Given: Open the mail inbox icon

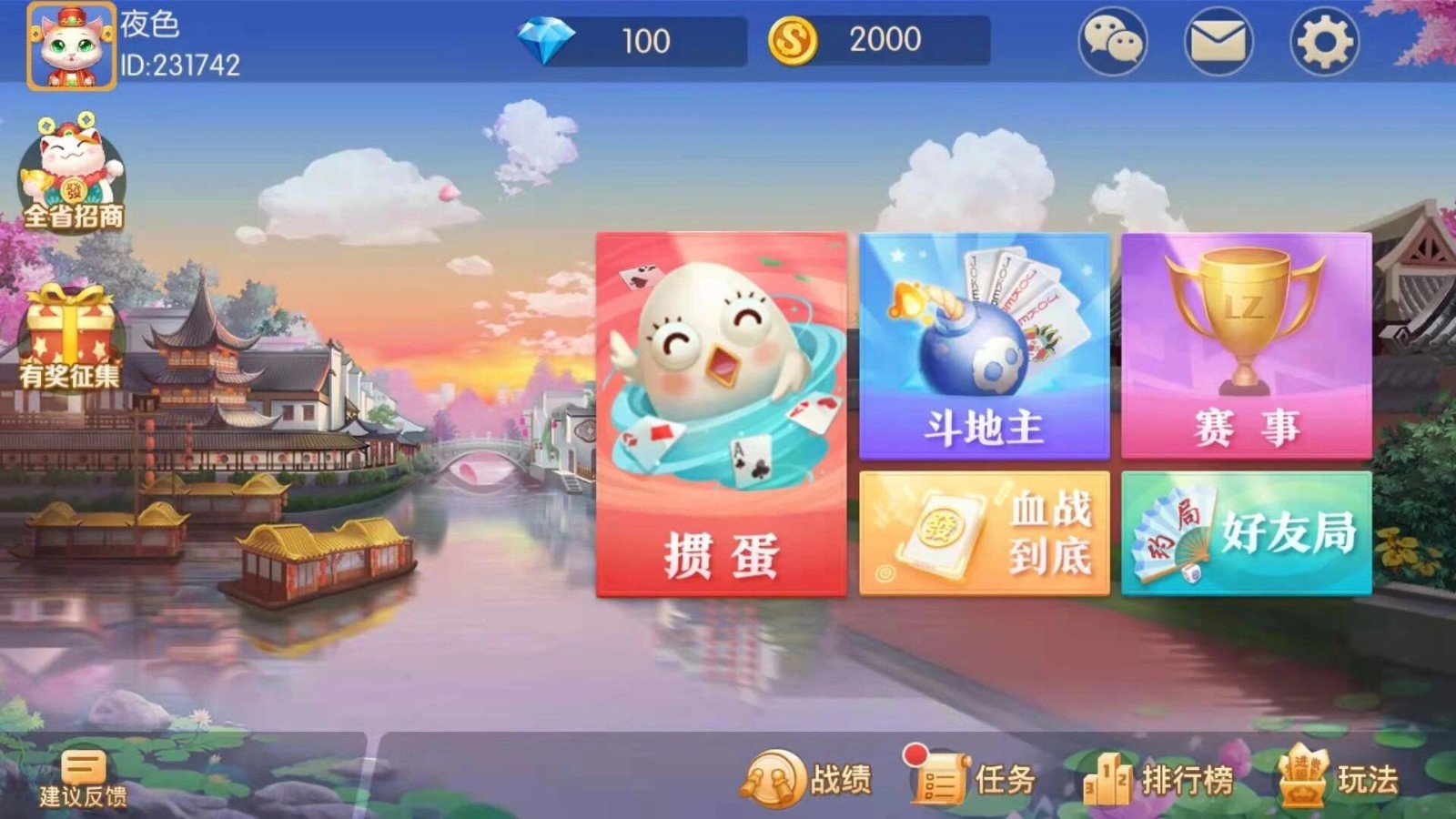Looking at the screenshot, I should point(1218,41).
